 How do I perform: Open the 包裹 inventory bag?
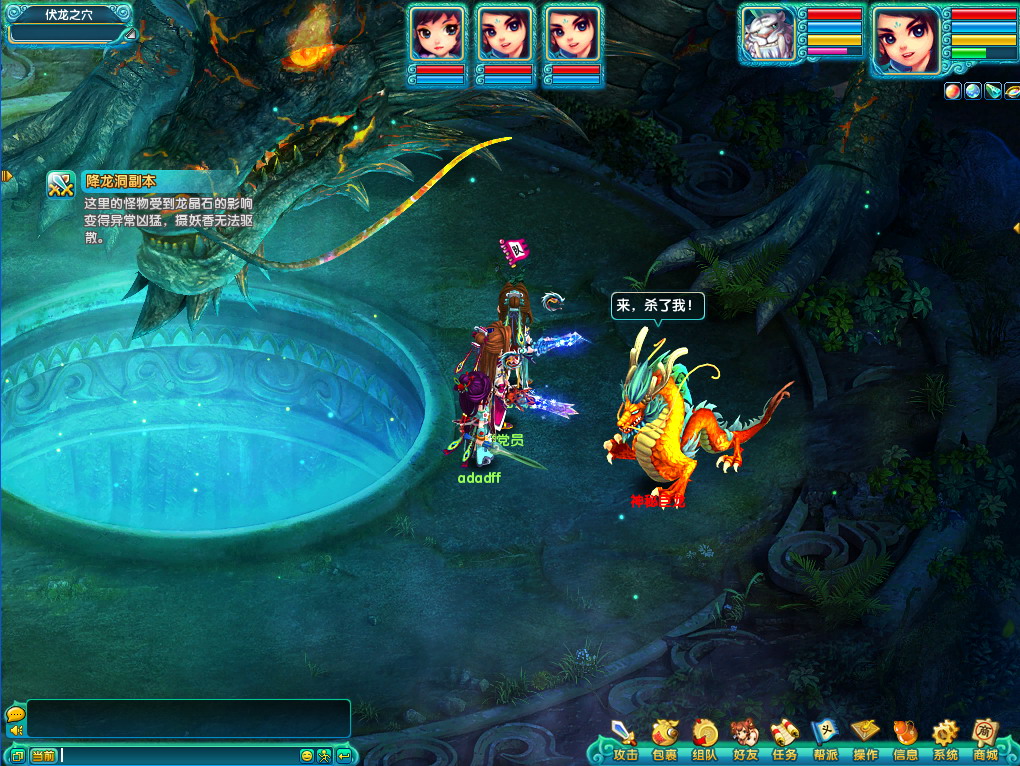point(664,738)
